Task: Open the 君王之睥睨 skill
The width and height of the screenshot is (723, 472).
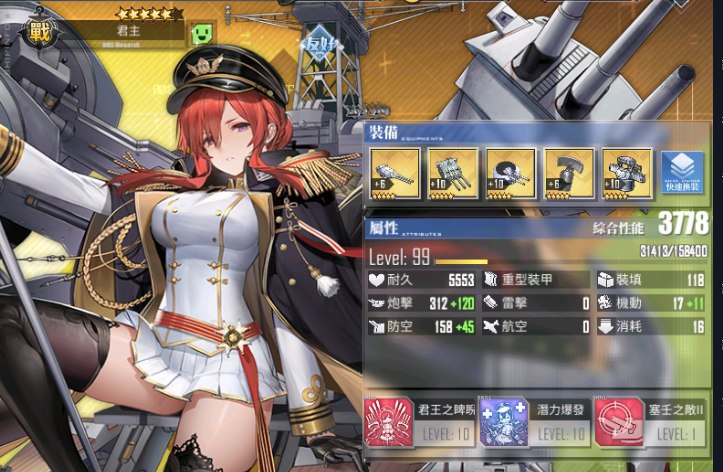Action: coord(419,420)
